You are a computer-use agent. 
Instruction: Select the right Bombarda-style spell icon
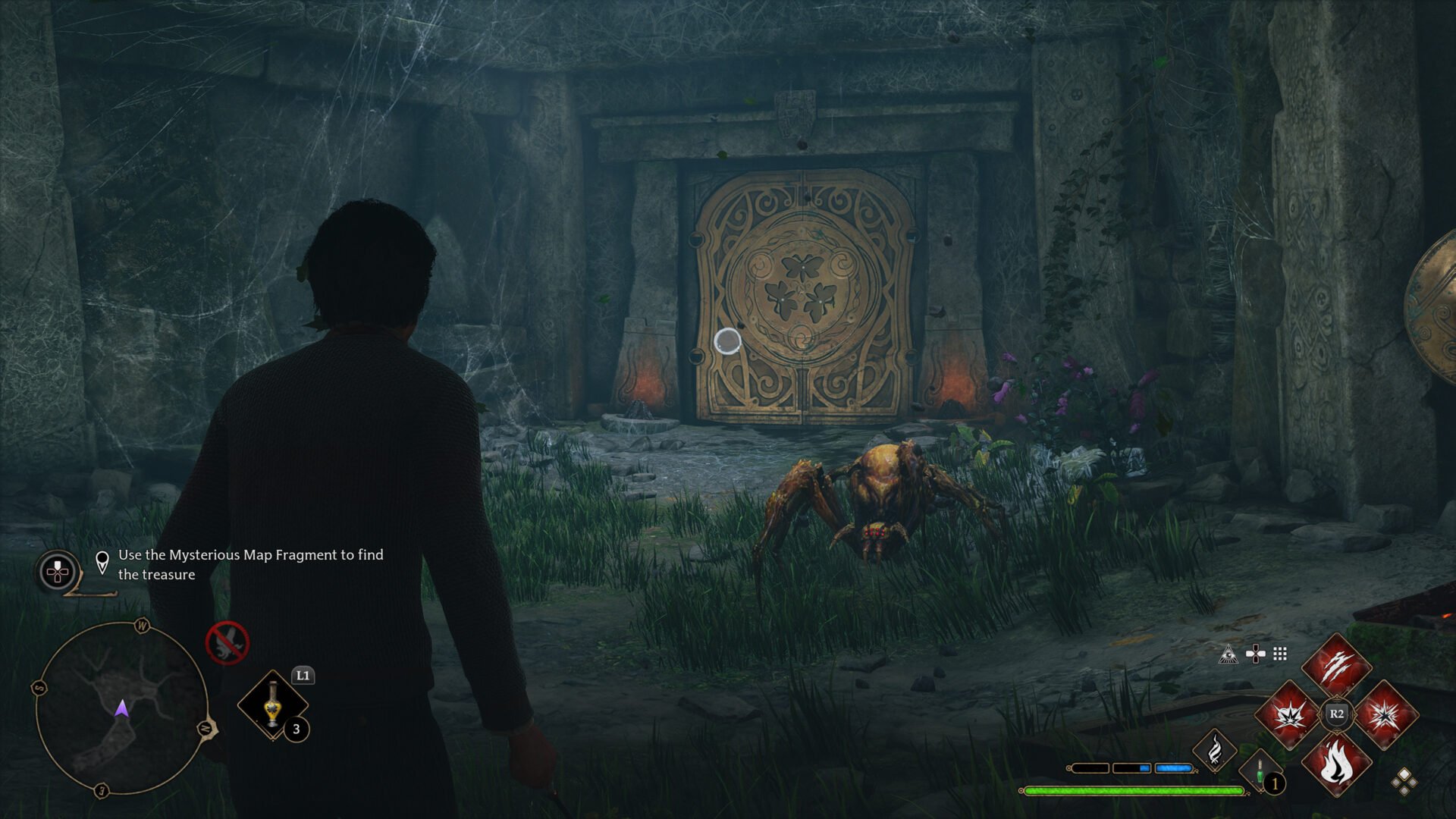1385,716
